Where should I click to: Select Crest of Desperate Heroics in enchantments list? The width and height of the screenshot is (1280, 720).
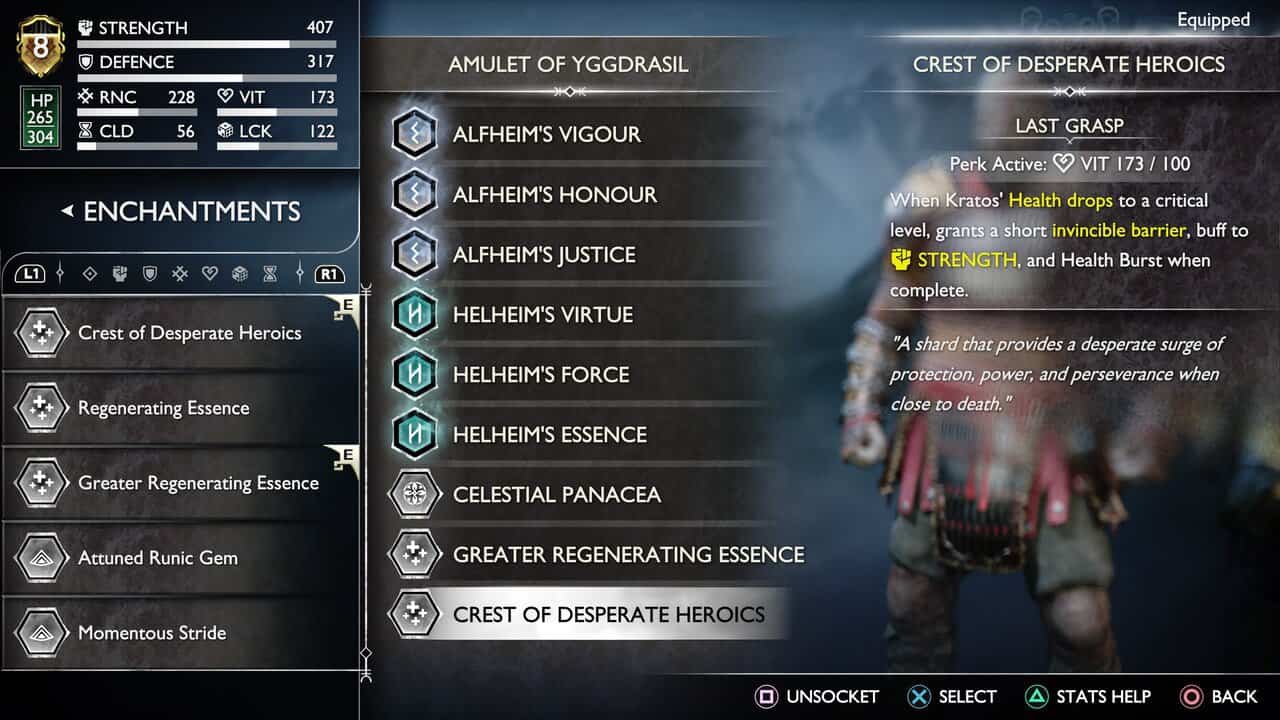pos(189,333)
